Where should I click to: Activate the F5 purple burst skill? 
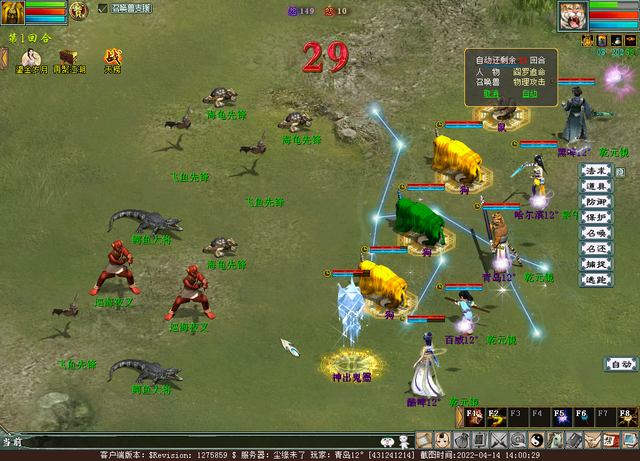tap(560, 416)
